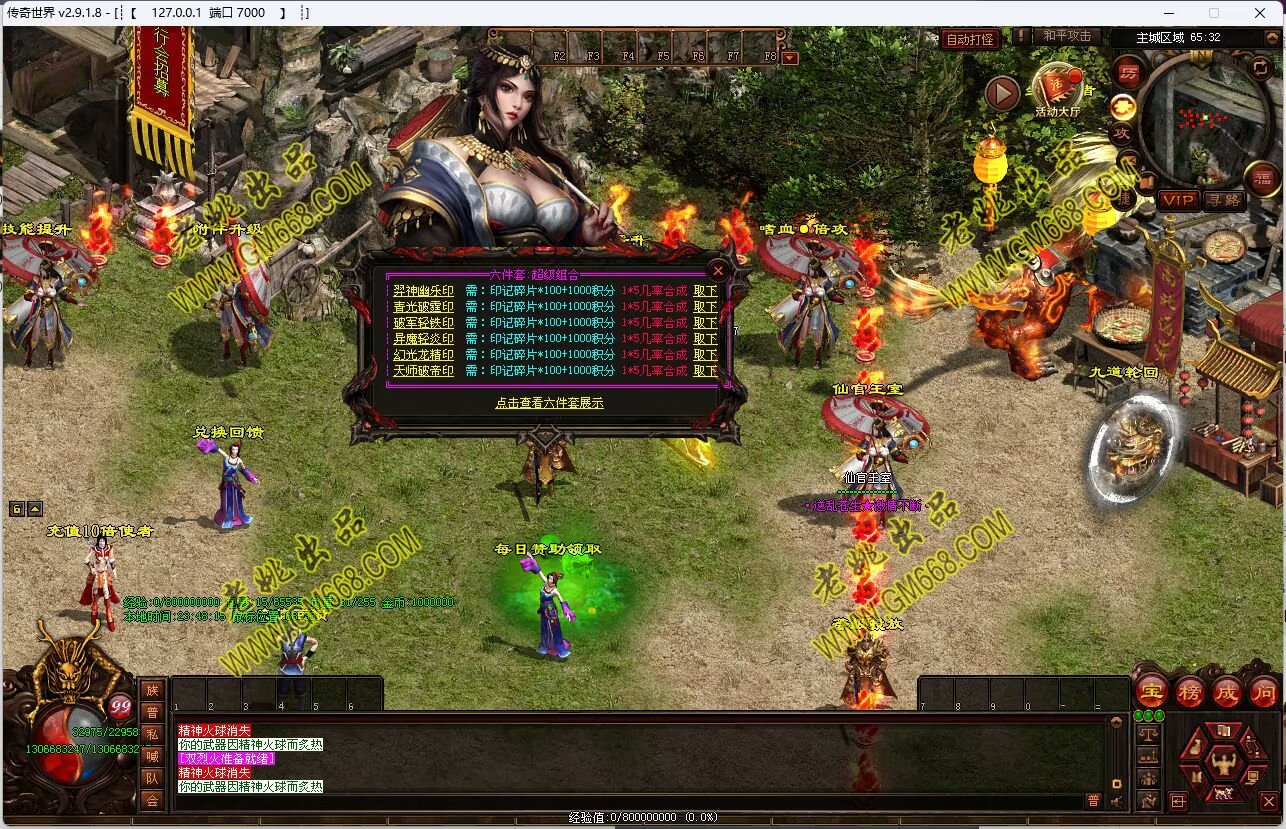This screenshot has width=1286, height=829.
Task: Close the six-piece set dialog
Action: coord(717,270)
